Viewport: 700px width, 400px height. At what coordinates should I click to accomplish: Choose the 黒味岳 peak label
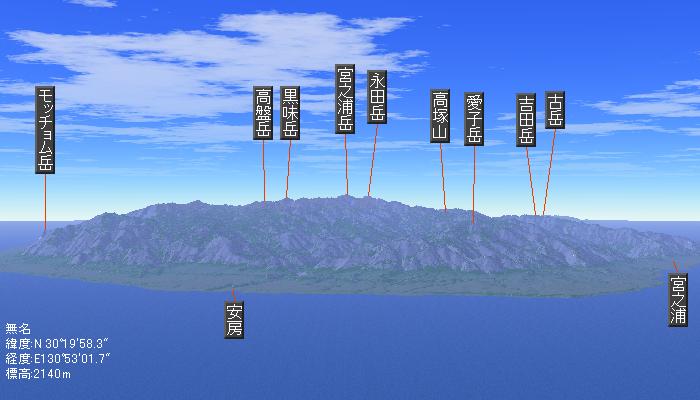pyautogui.click(x=290, y=113)
